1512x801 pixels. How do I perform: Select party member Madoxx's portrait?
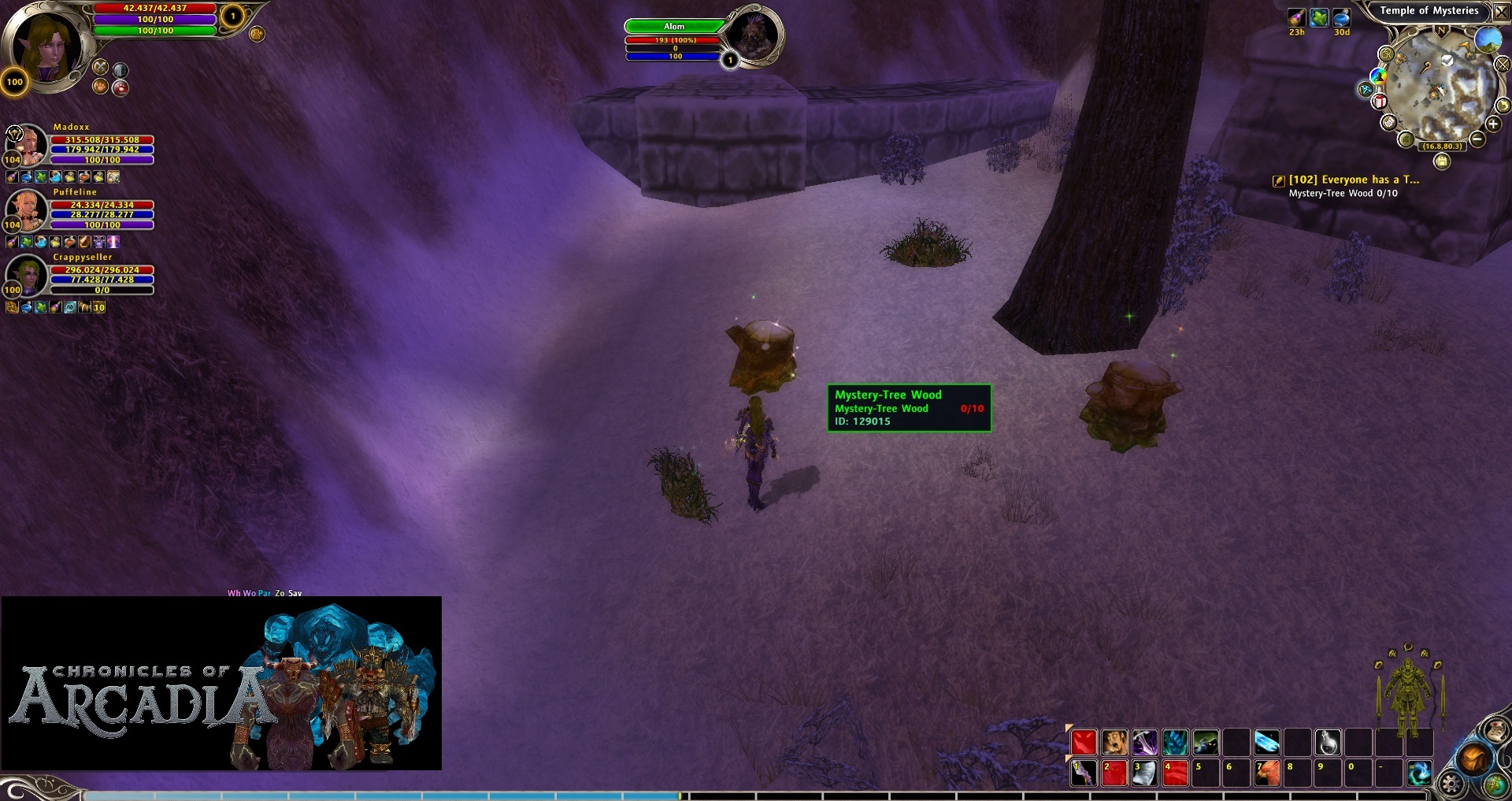pyautogui.click(x=28, y=143)
